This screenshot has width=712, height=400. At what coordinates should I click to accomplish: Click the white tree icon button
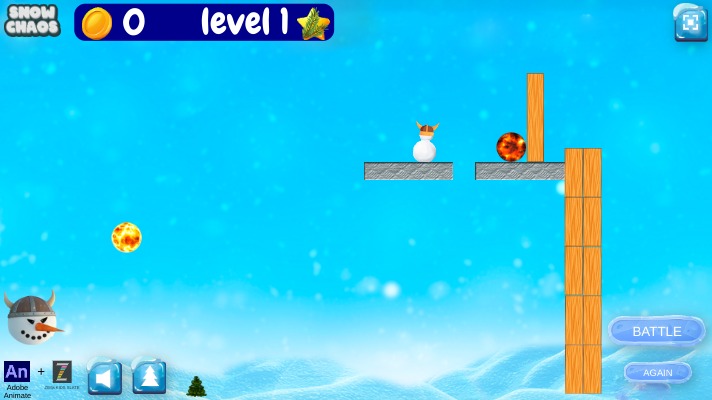coord(149,376)
